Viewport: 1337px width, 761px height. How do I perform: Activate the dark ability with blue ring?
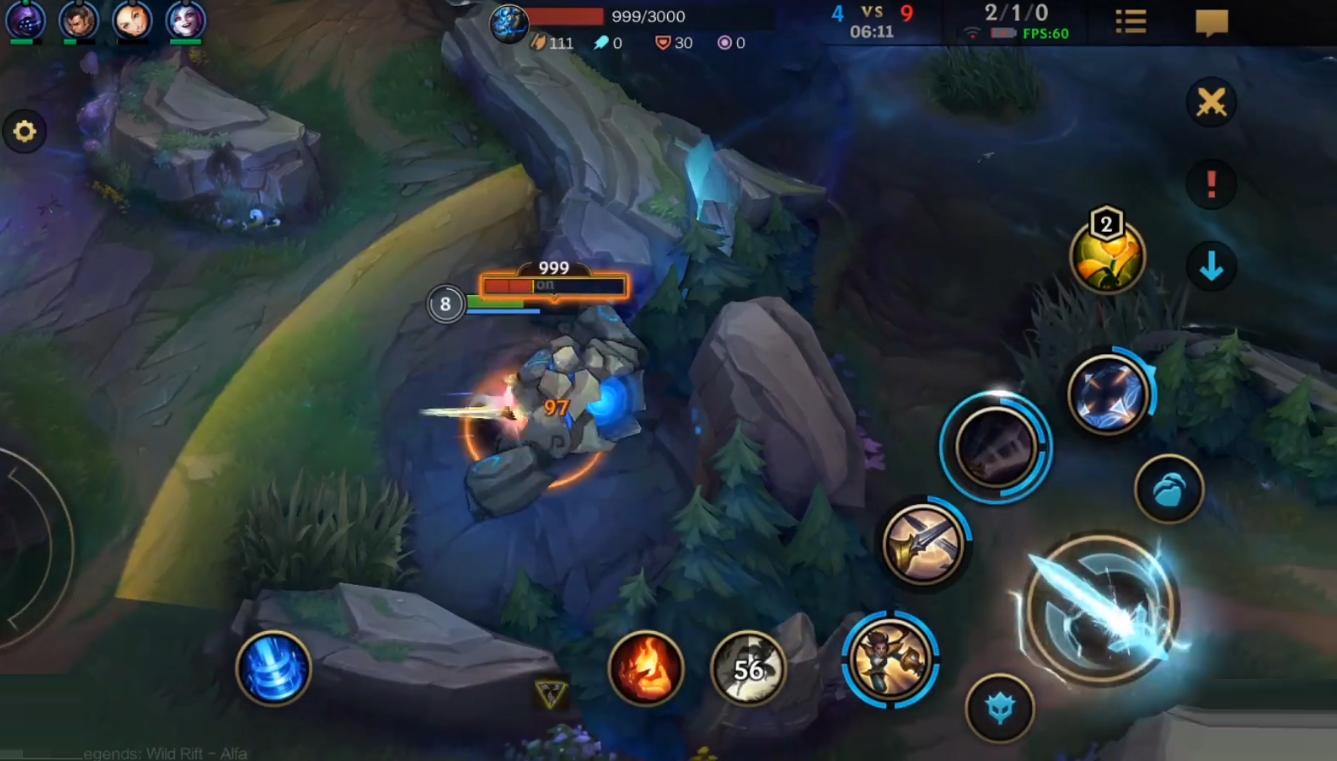995,447
